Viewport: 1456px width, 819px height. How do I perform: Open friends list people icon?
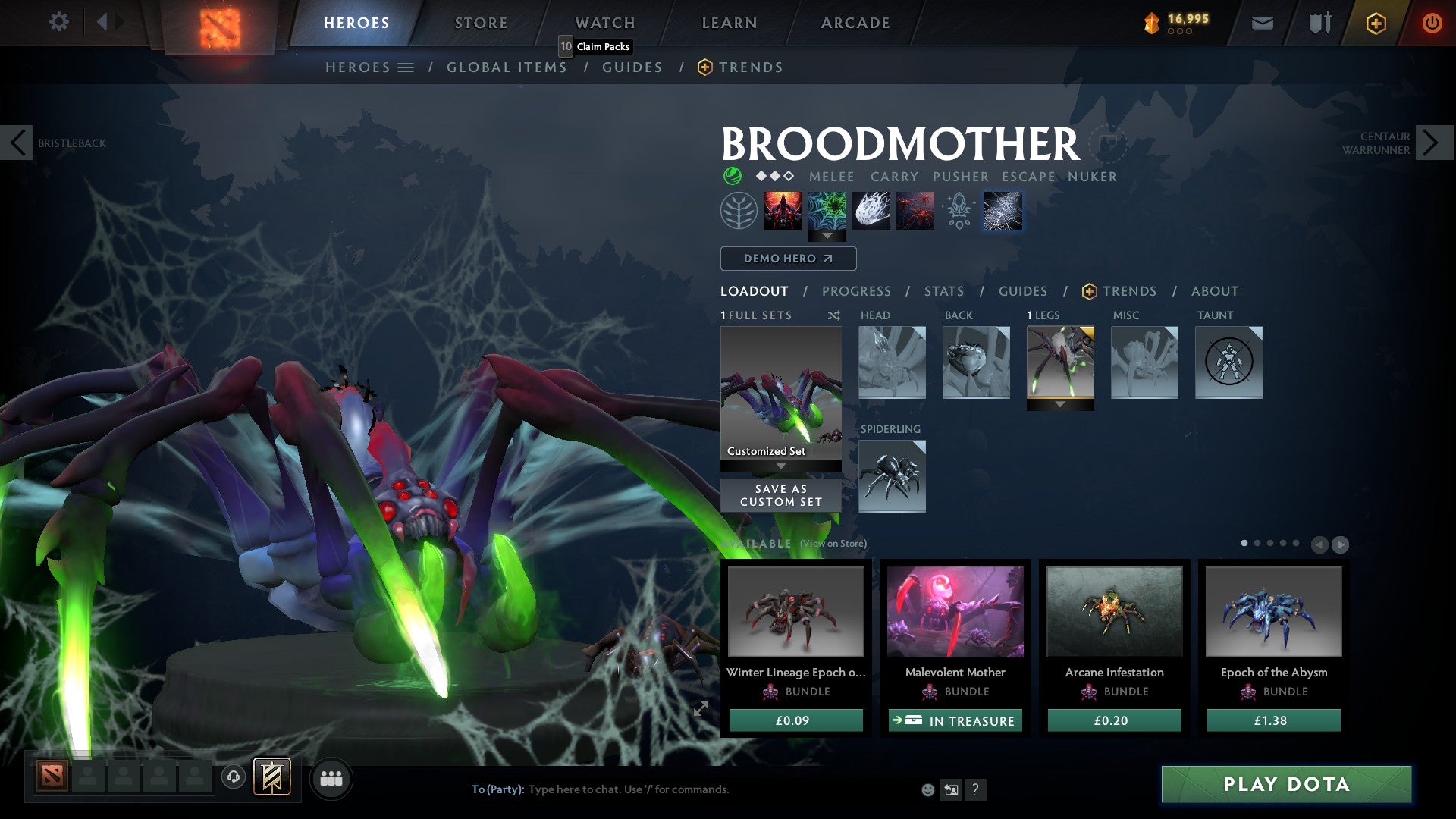pyautogui.click(x=331, y=778)
